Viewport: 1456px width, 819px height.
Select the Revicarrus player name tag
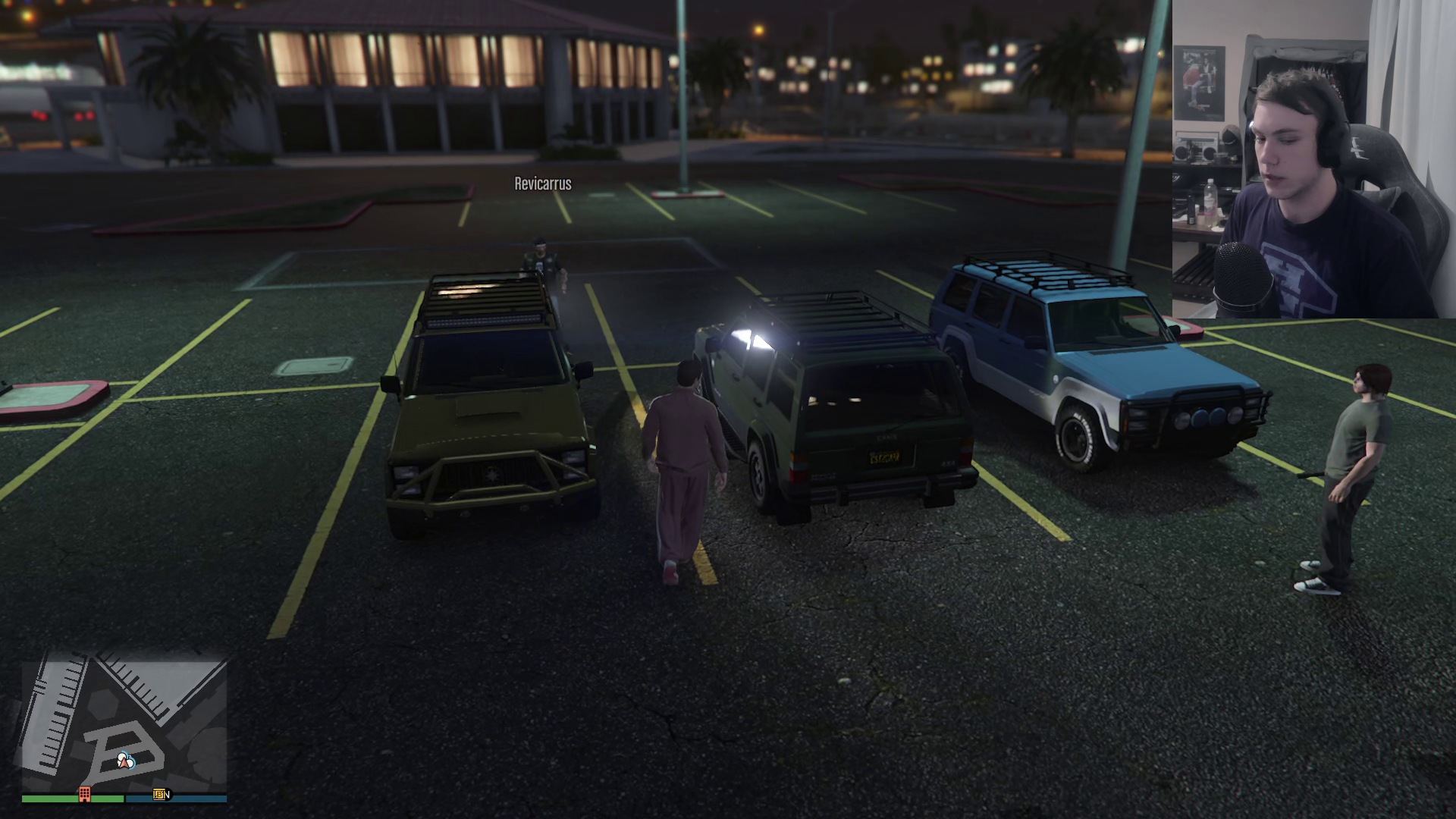(543, 184)
